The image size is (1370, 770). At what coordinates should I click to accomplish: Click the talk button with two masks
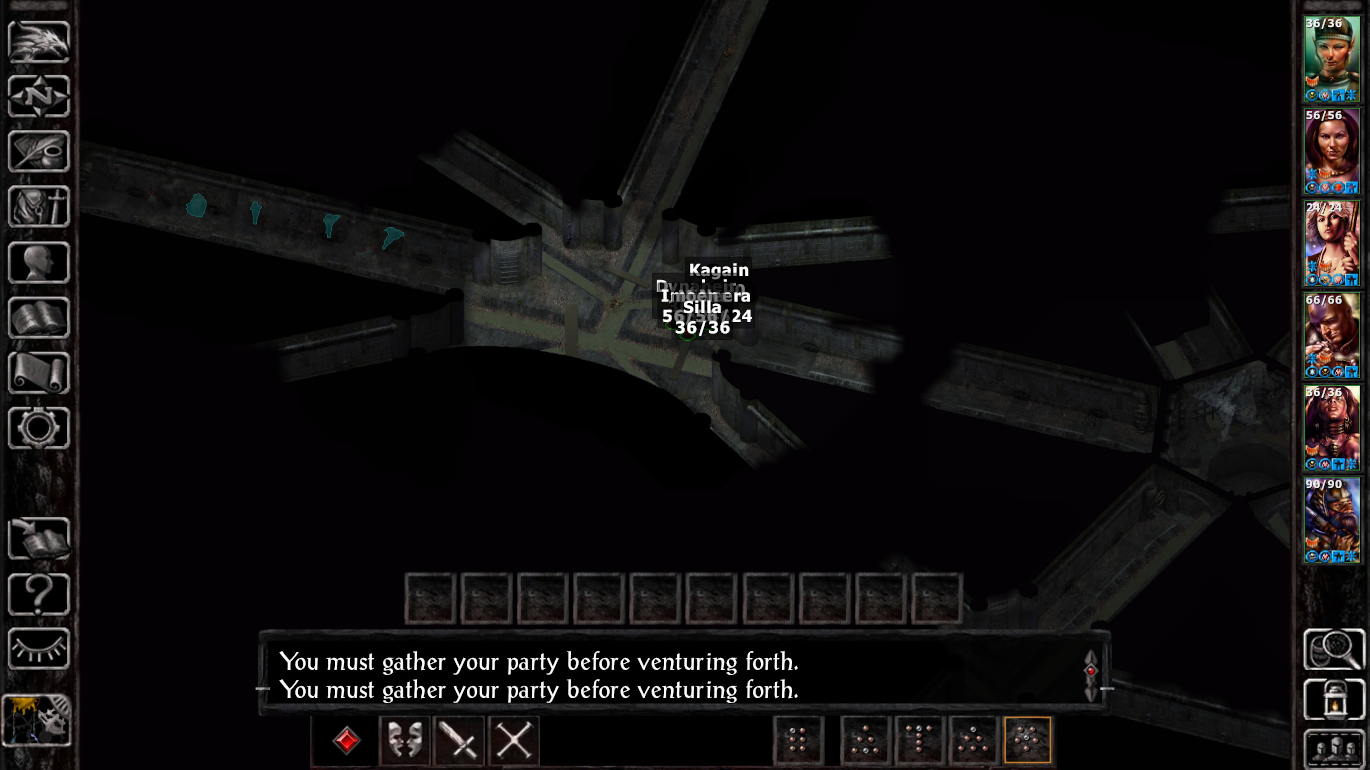coord(405,741)
